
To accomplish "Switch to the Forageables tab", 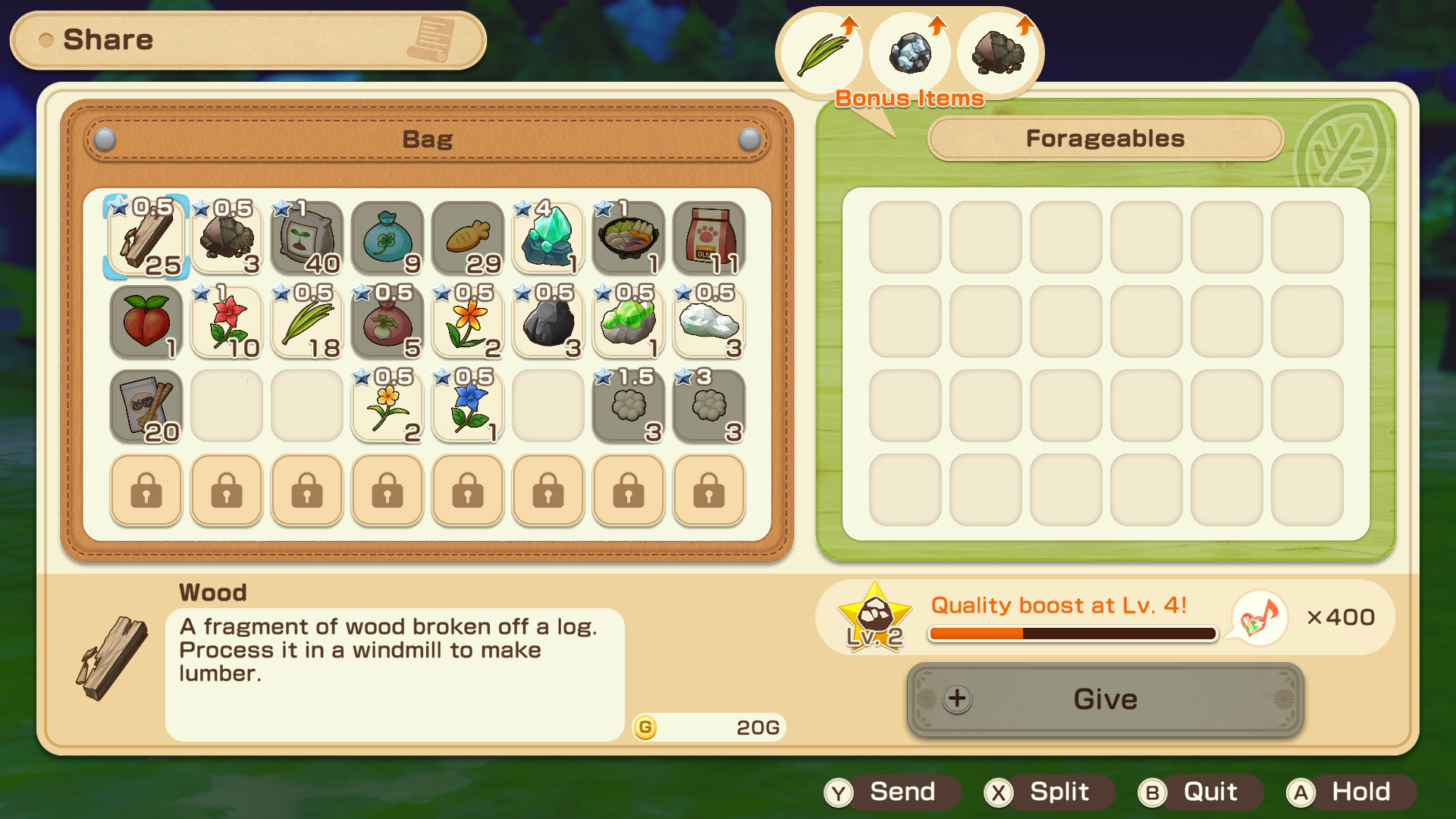I will 1104,139.
